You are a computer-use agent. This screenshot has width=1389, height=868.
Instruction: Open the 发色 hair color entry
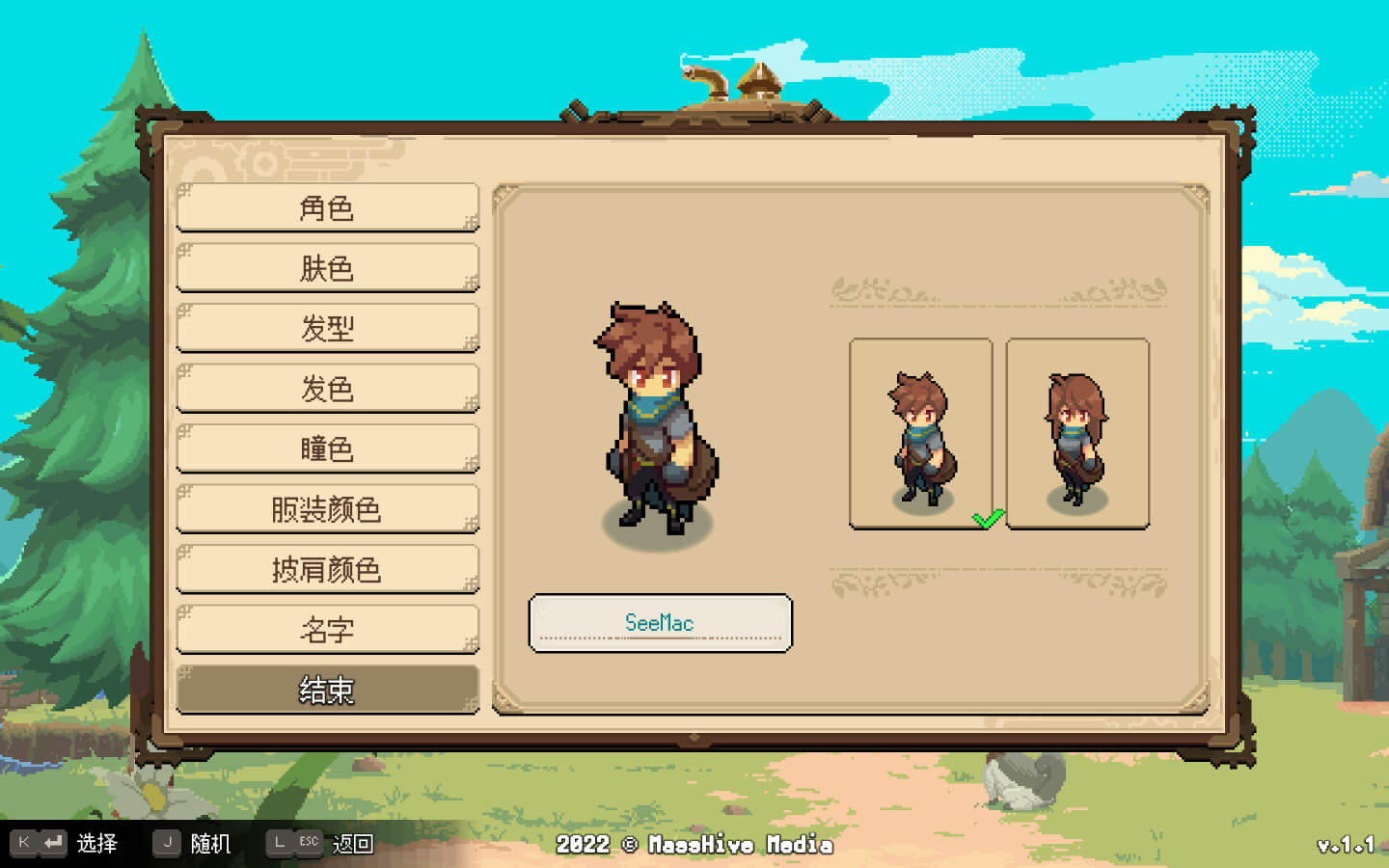pyautogui.click(x=327, y=389)
